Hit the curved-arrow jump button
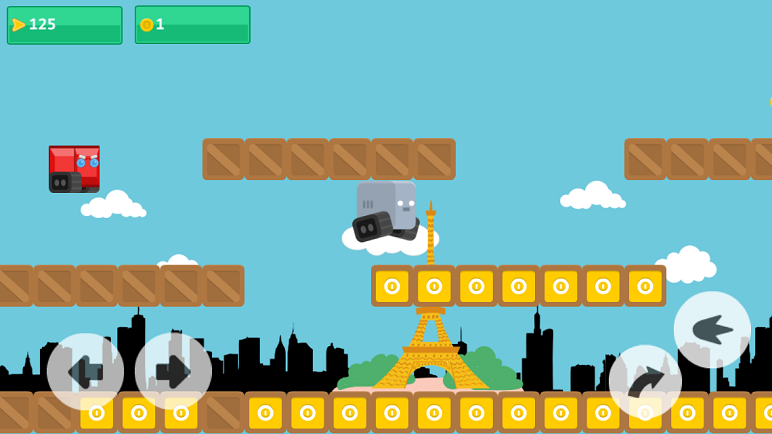Viewport: 772px width, 434px height. click(645, 381)
